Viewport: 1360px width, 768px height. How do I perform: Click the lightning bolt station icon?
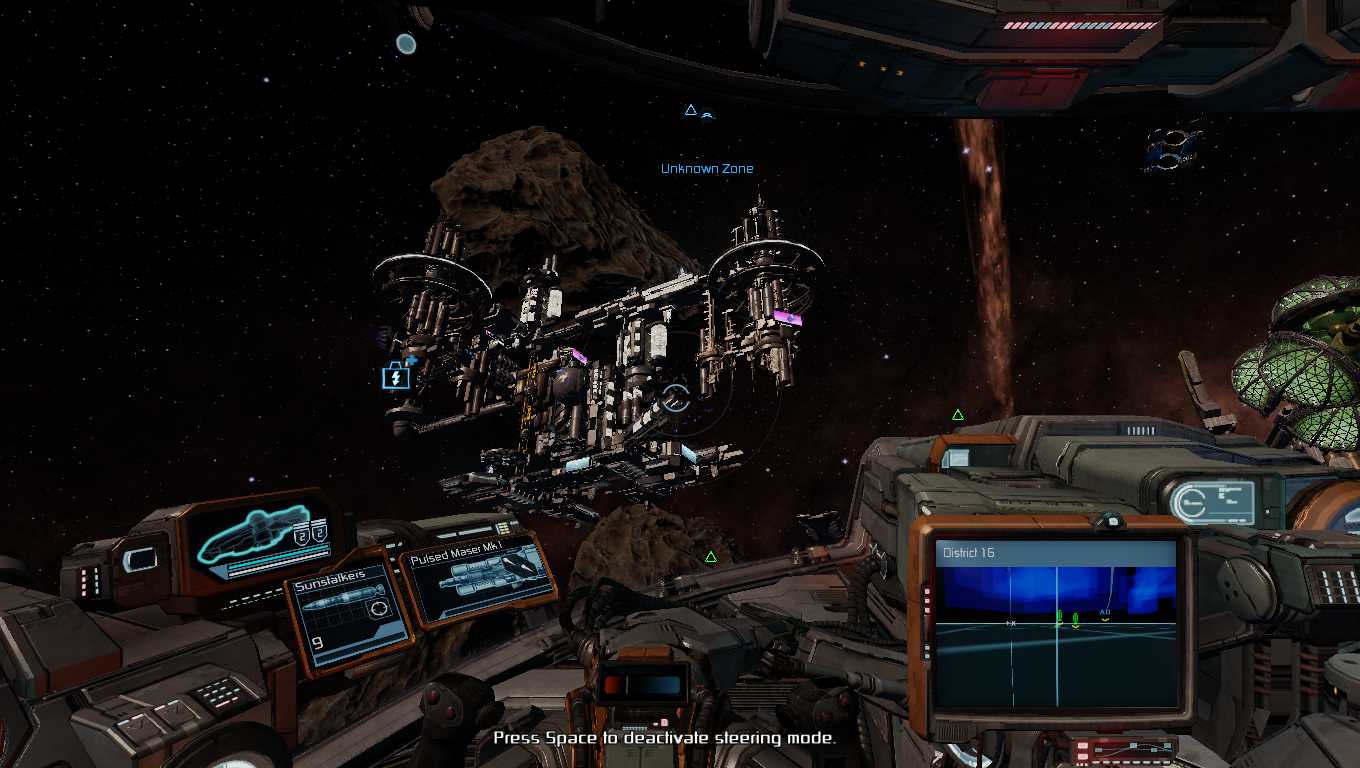click(x=396, y=377)
